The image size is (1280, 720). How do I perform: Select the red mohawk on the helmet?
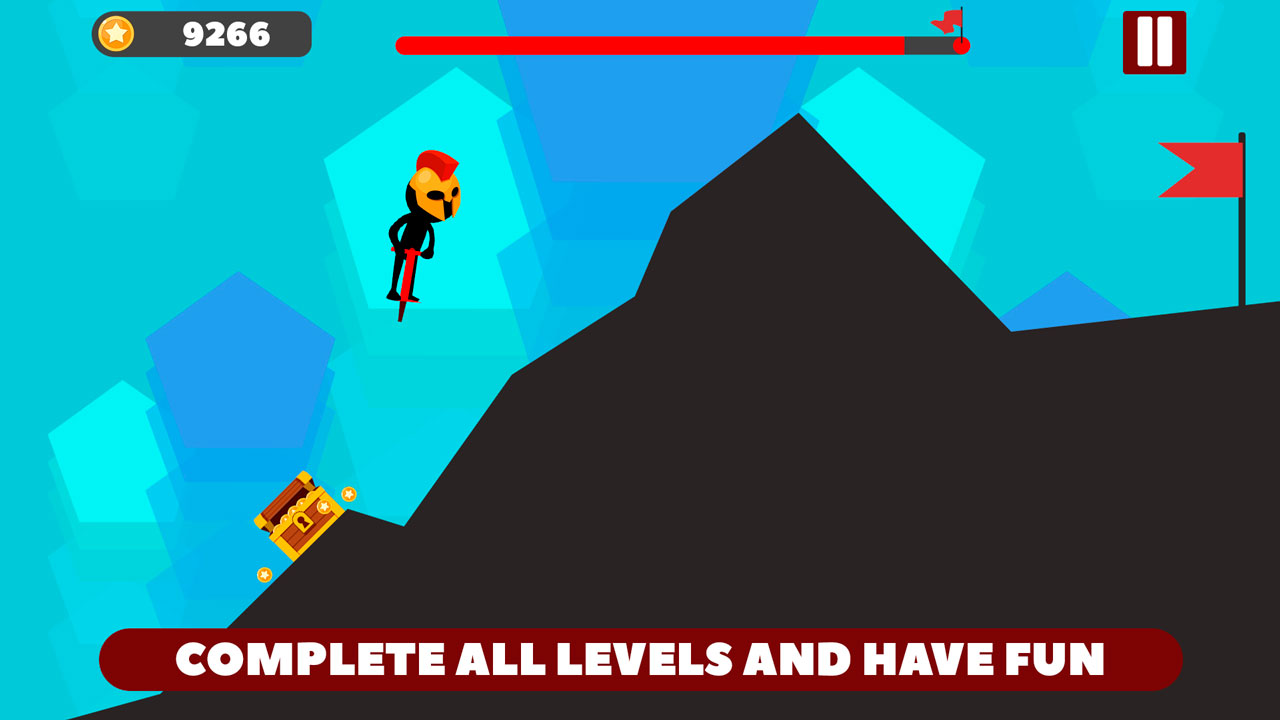point(437,163)
